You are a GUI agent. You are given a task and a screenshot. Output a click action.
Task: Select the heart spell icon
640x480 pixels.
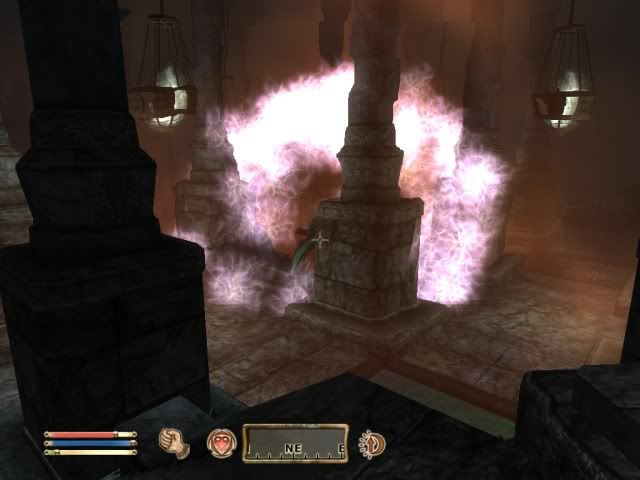point(219,441)
